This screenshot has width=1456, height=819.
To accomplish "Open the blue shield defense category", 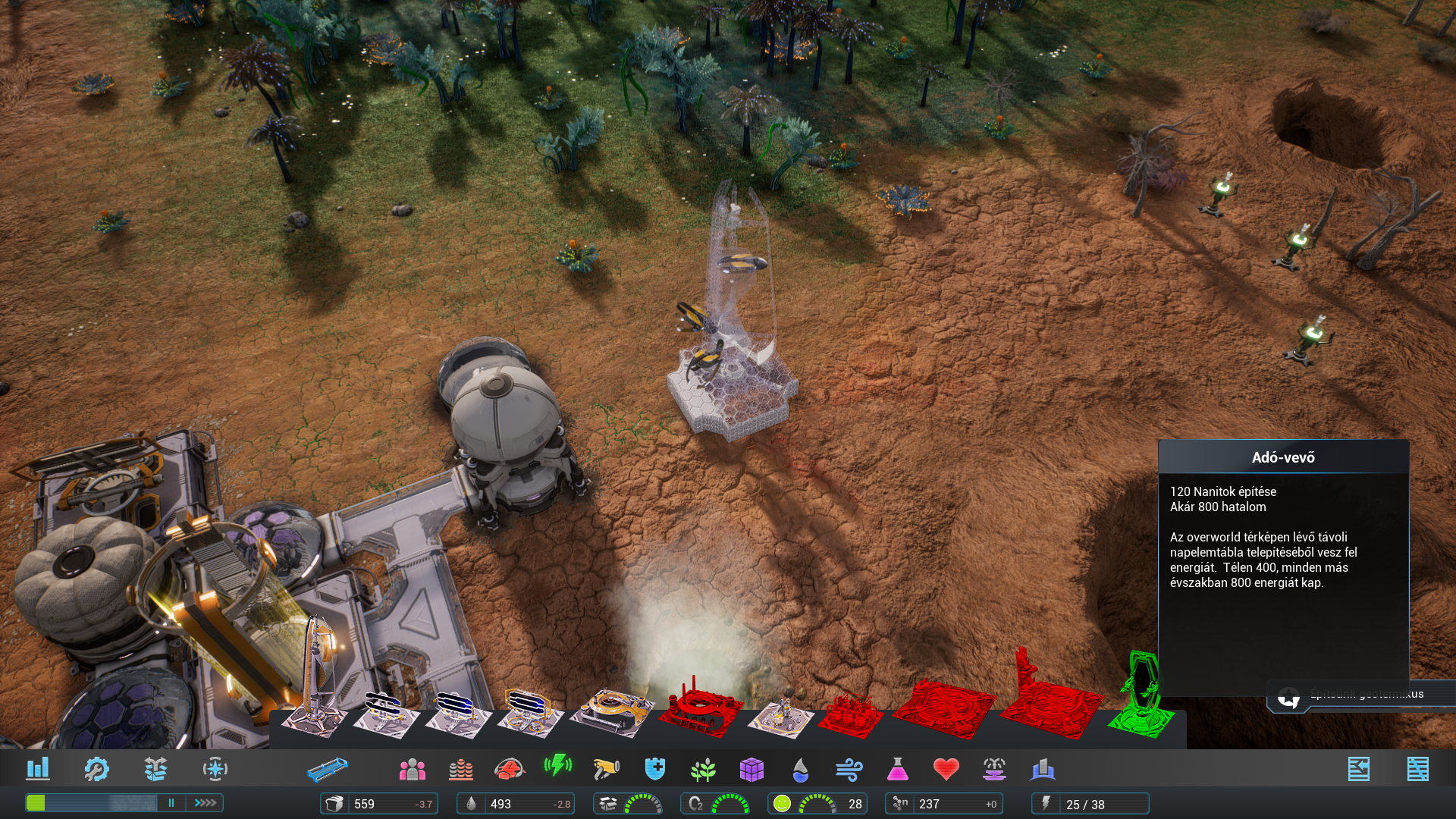I will tap(654, 769).
